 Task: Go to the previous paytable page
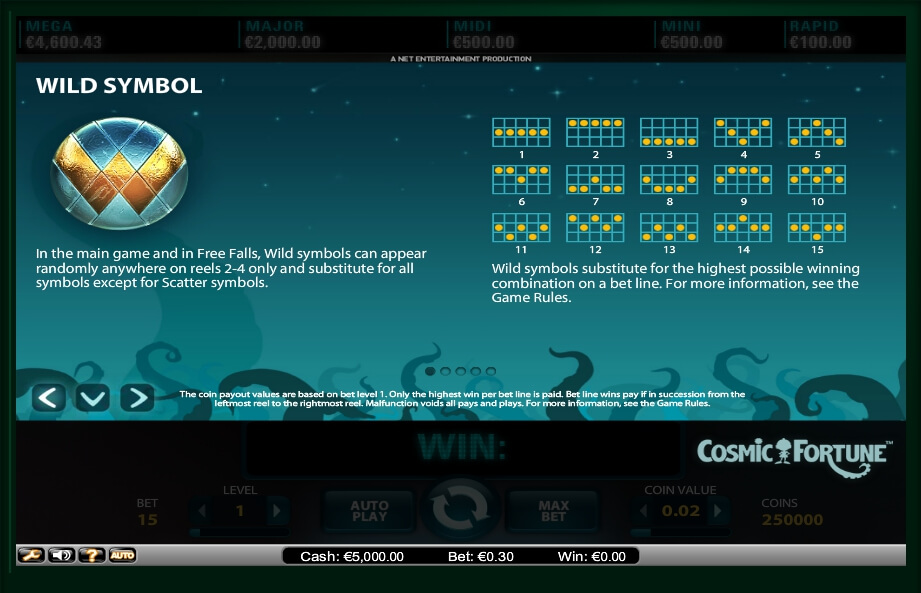tap(48, 398)
